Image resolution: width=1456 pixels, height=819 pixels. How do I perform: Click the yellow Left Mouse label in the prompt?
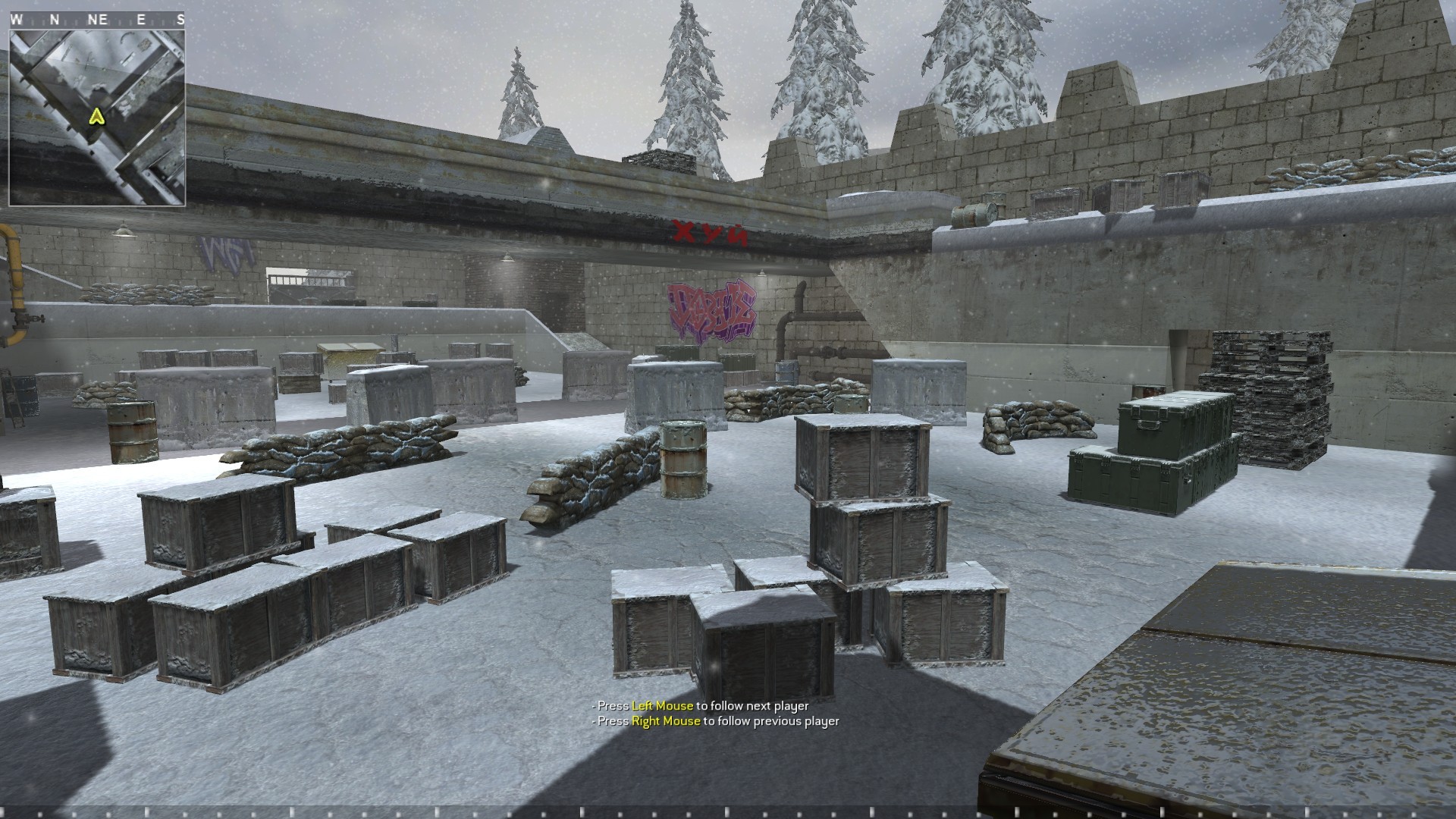click(x=662, y=704)
